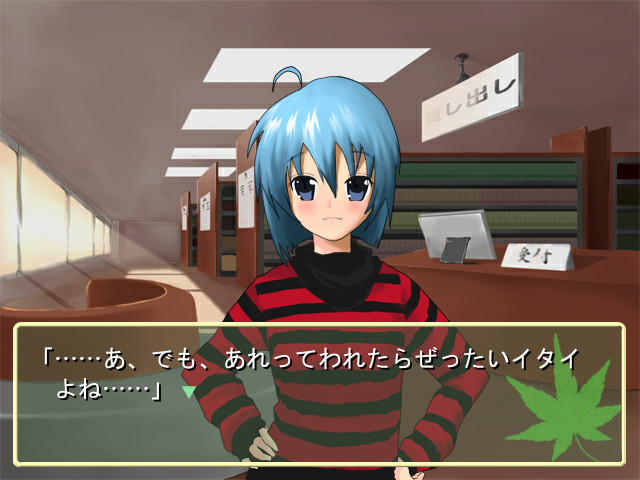Click the green triangle advance-text indicator
The height and width of the screenshot is (480, 640).
(x=187, y=392)
